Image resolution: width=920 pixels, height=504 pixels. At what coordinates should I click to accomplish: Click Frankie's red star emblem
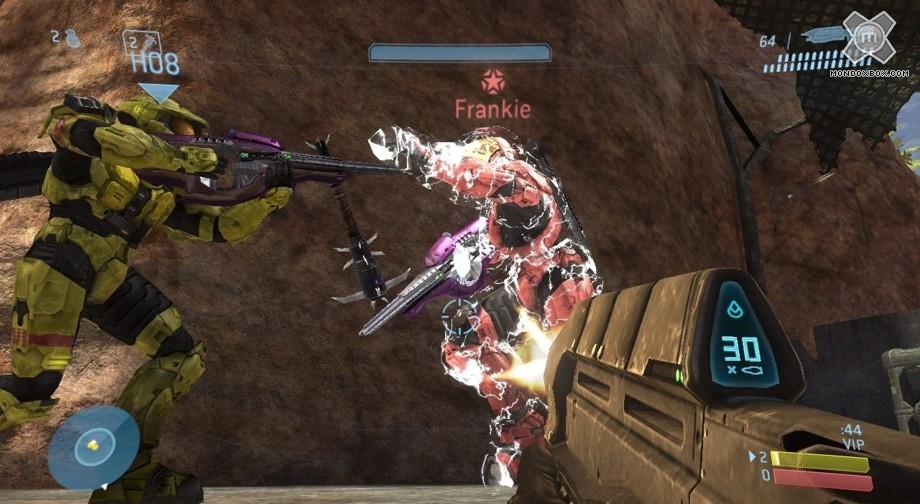[492, 81]
